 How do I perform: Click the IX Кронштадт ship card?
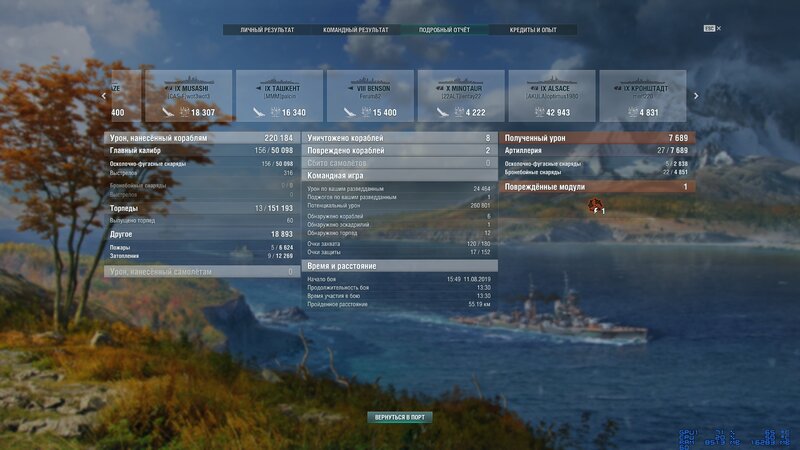point(643,96)
